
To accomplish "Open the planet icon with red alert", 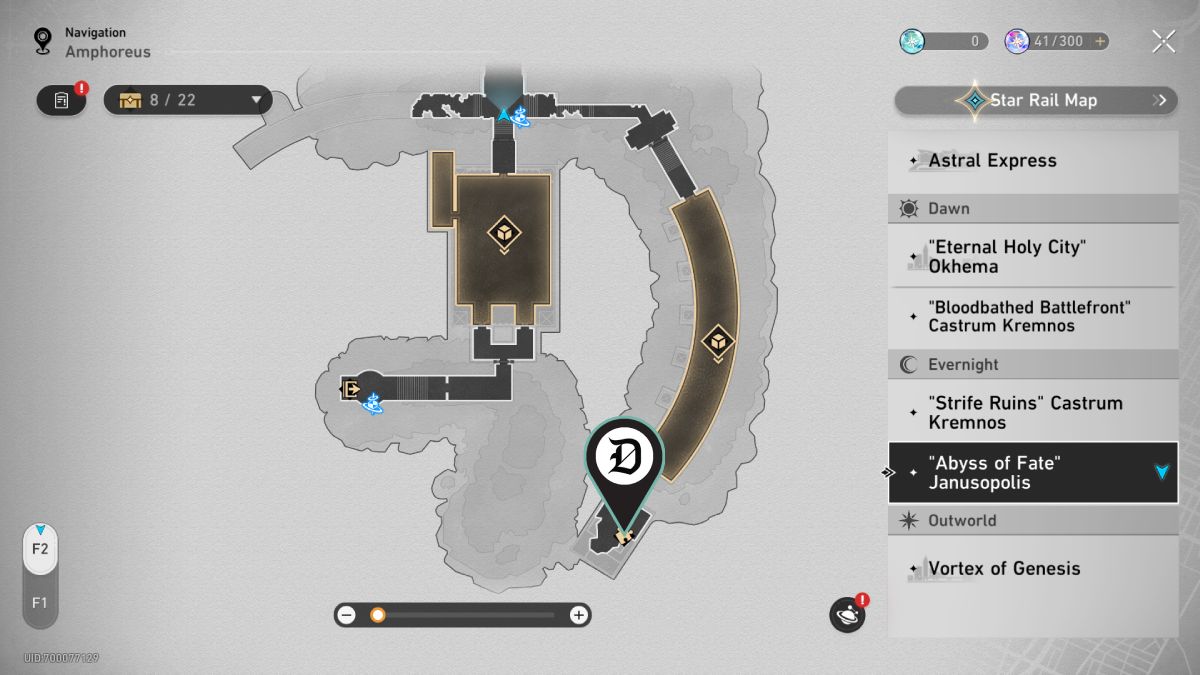I will pos(846,614).
